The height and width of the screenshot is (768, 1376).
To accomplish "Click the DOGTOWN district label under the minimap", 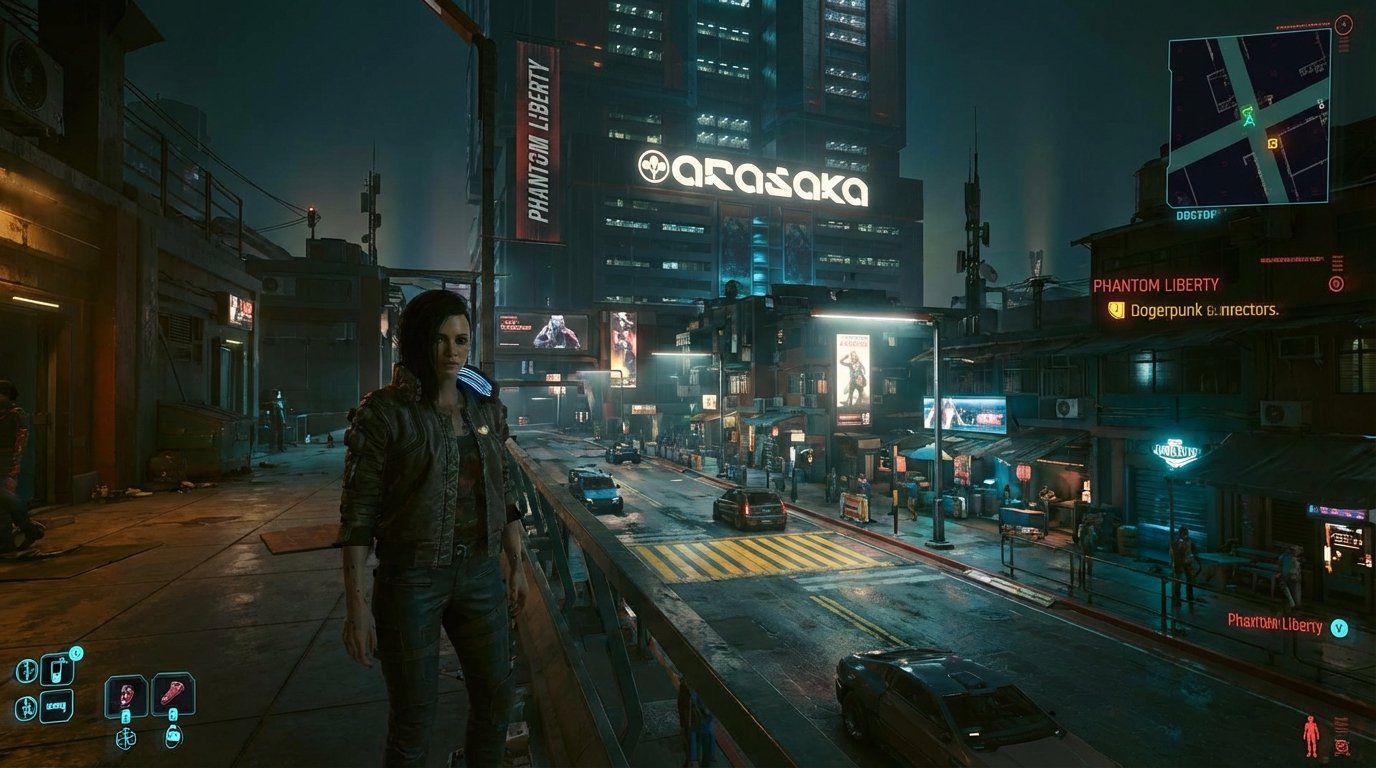I will coord(1196,215).
